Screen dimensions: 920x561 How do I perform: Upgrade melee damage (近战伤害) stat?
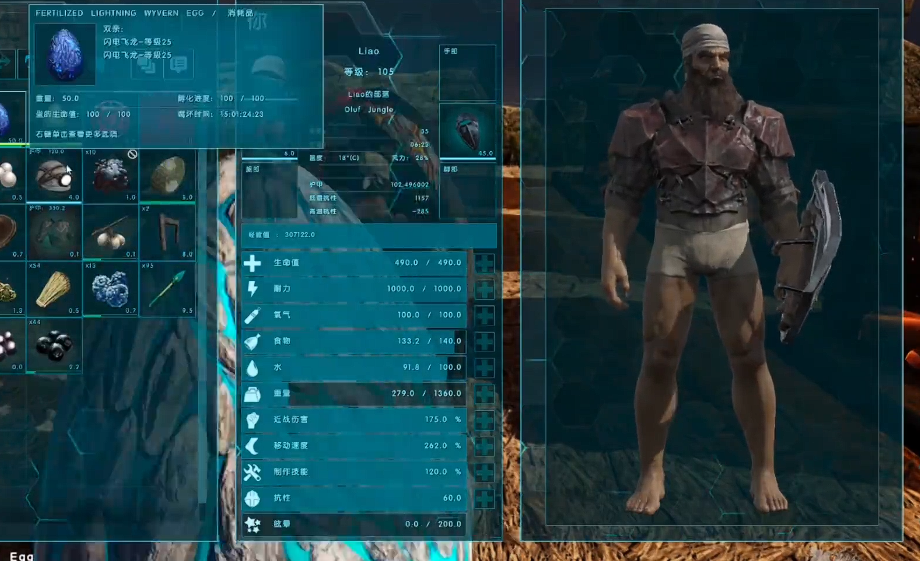(485, 420)
